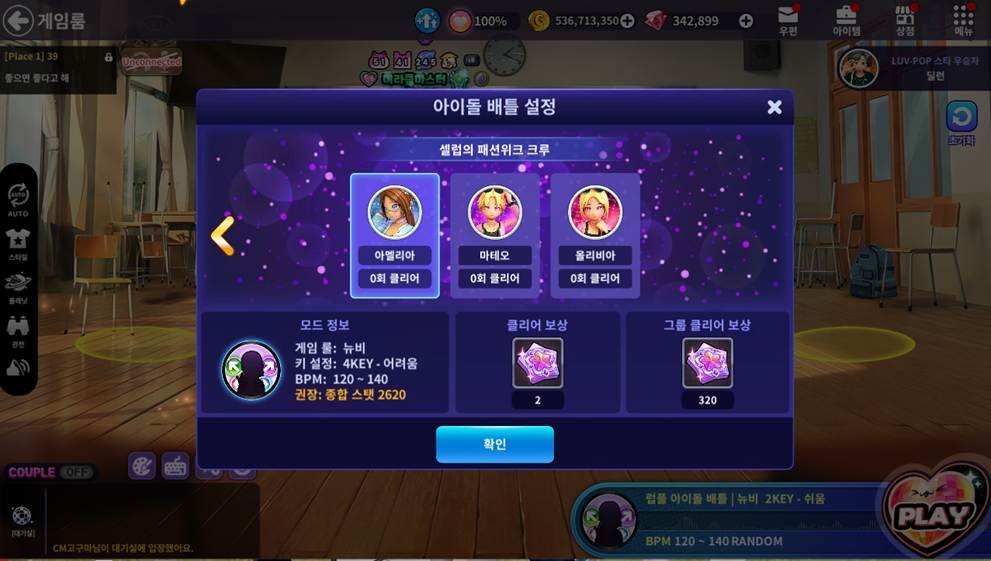This screenshot has height=561, width=991.
Task: Open the 스타일 shirt icon
Action: [x=18, y=241]
